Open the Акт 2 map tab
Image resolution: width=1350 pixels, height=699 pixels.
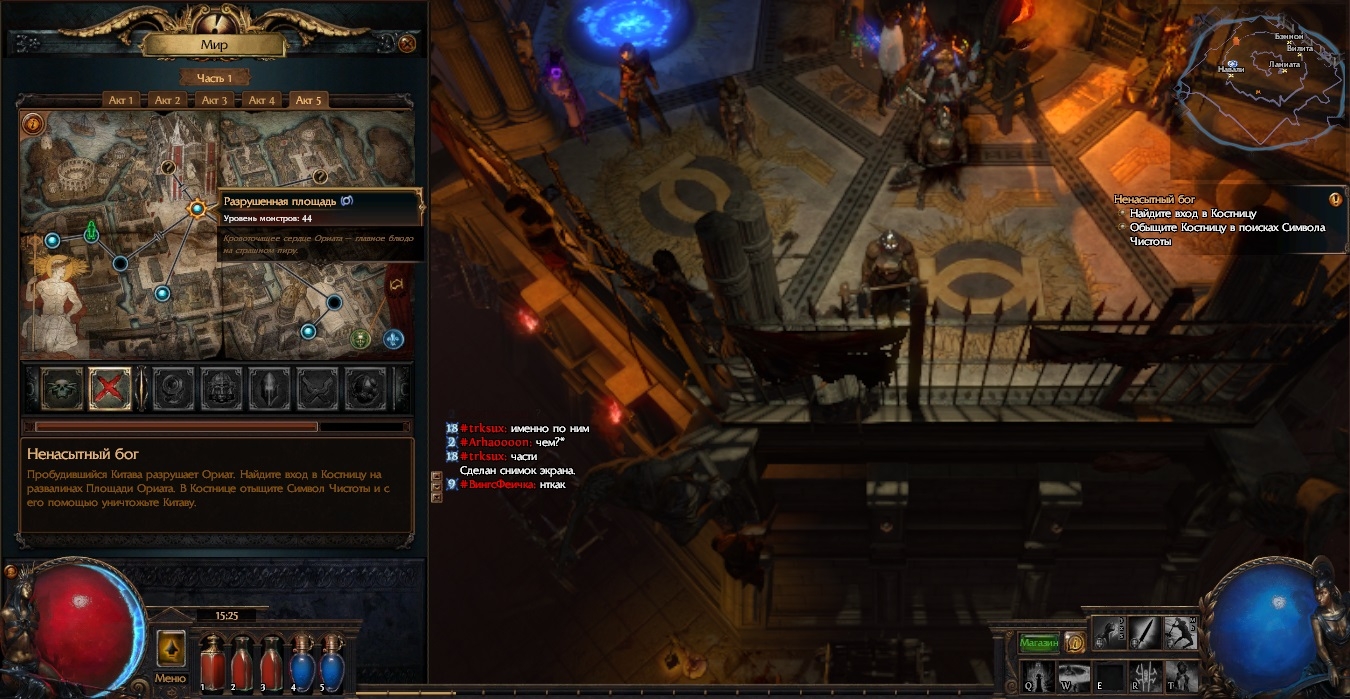point(168,100)
